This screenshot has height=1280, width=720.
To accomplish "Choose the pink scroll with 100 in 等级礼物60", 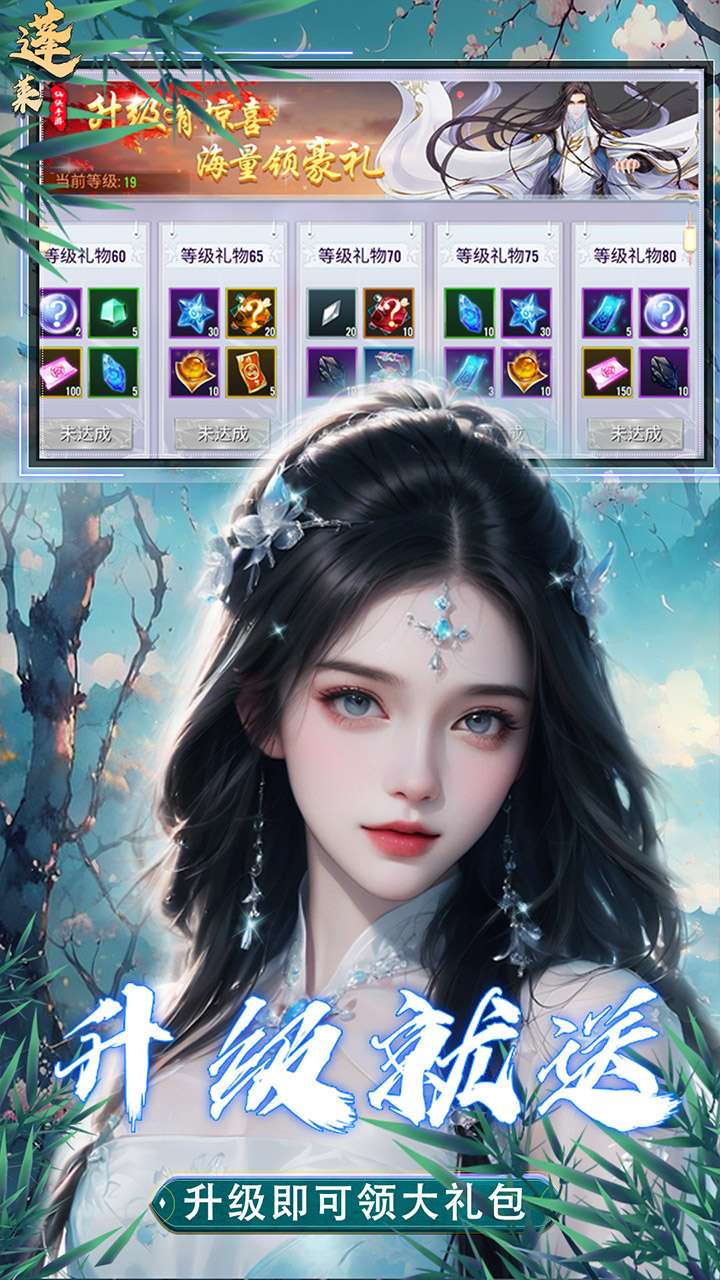I will pos(60,371).
